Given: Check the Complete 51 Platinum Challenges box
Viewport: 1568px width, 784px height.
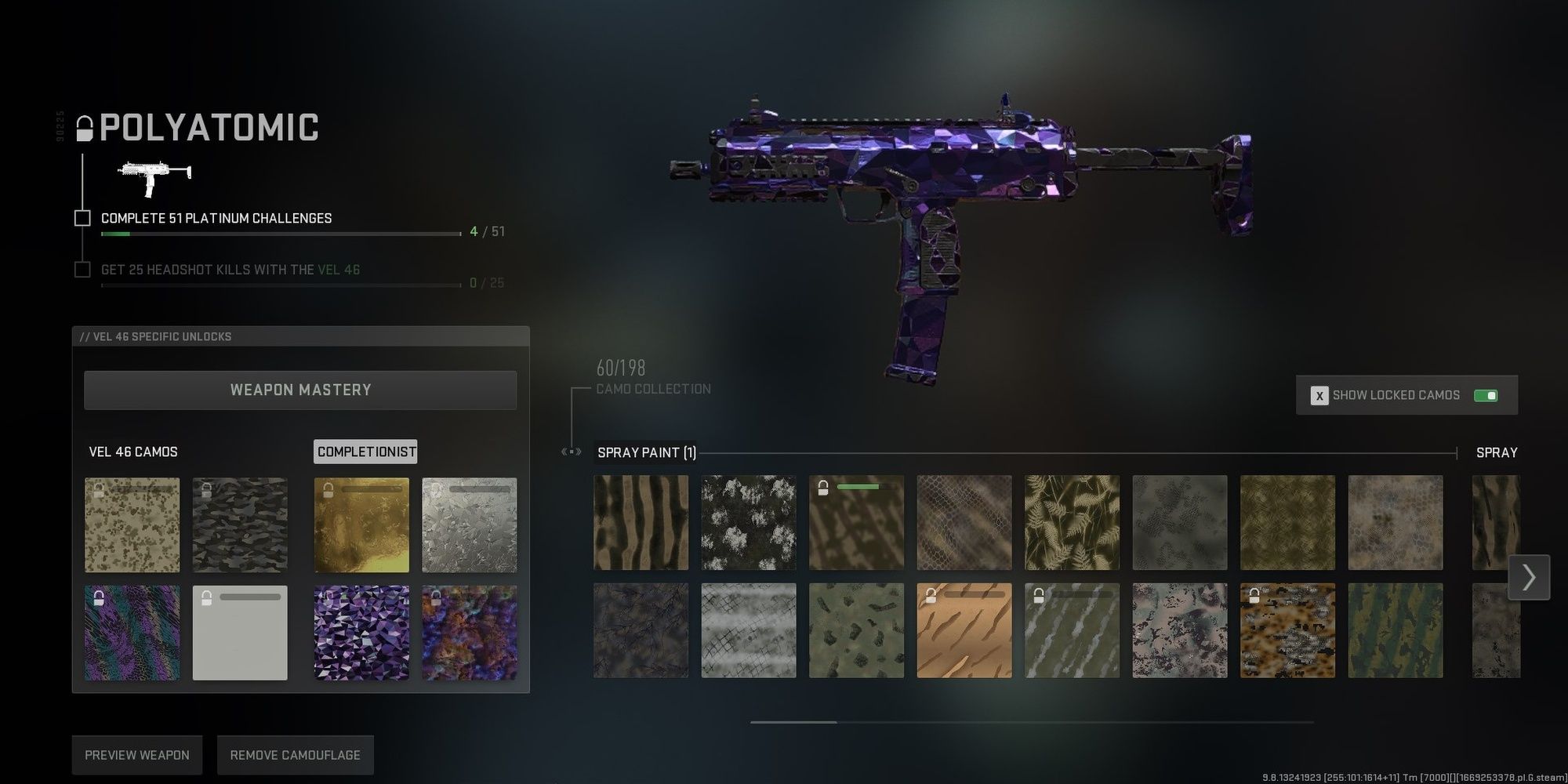Looking at the screenshot, I should tap(82, 218).
